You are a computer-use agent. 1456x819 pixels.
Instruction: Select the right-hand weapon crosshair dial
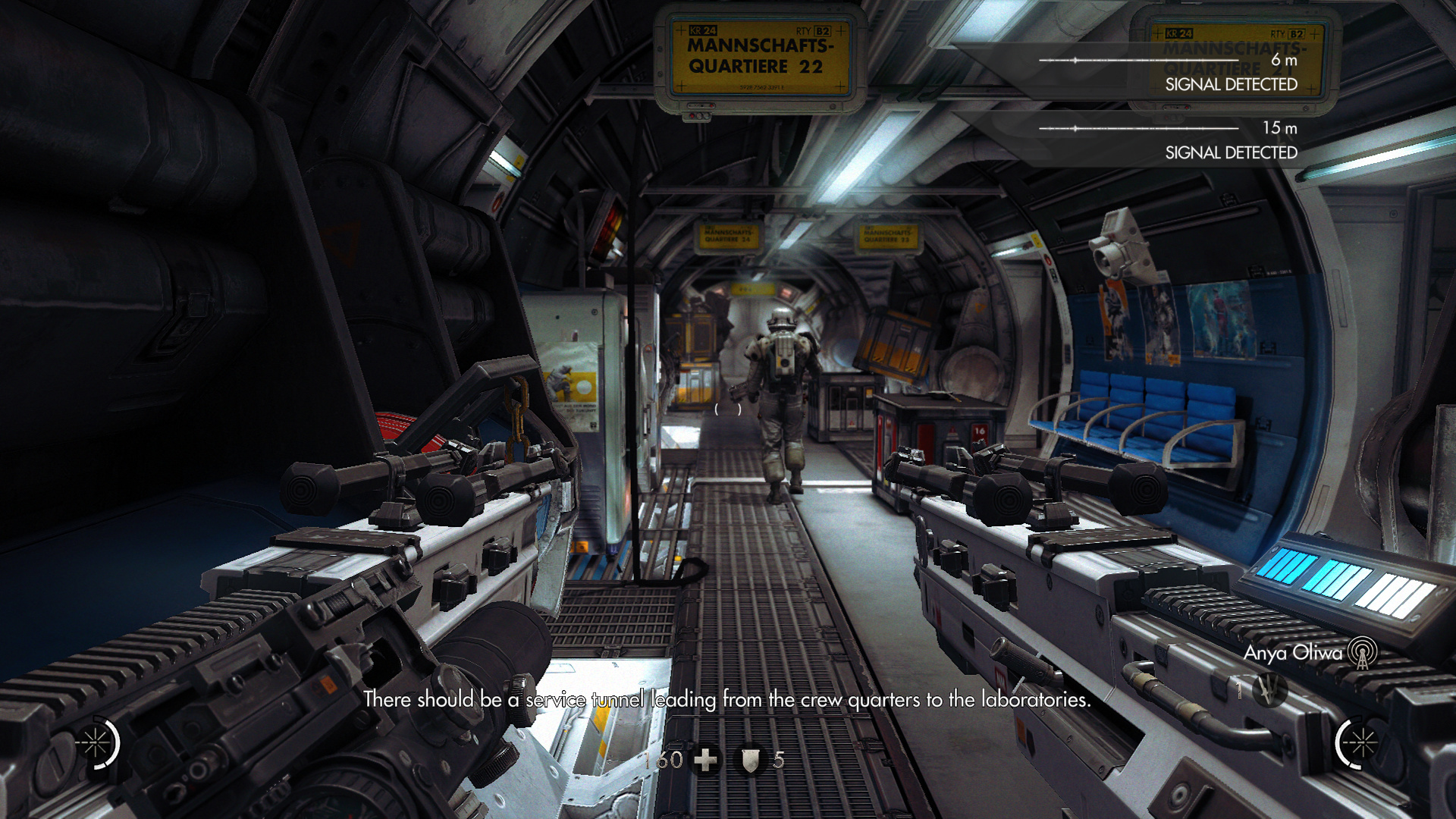click(1359, 743)
